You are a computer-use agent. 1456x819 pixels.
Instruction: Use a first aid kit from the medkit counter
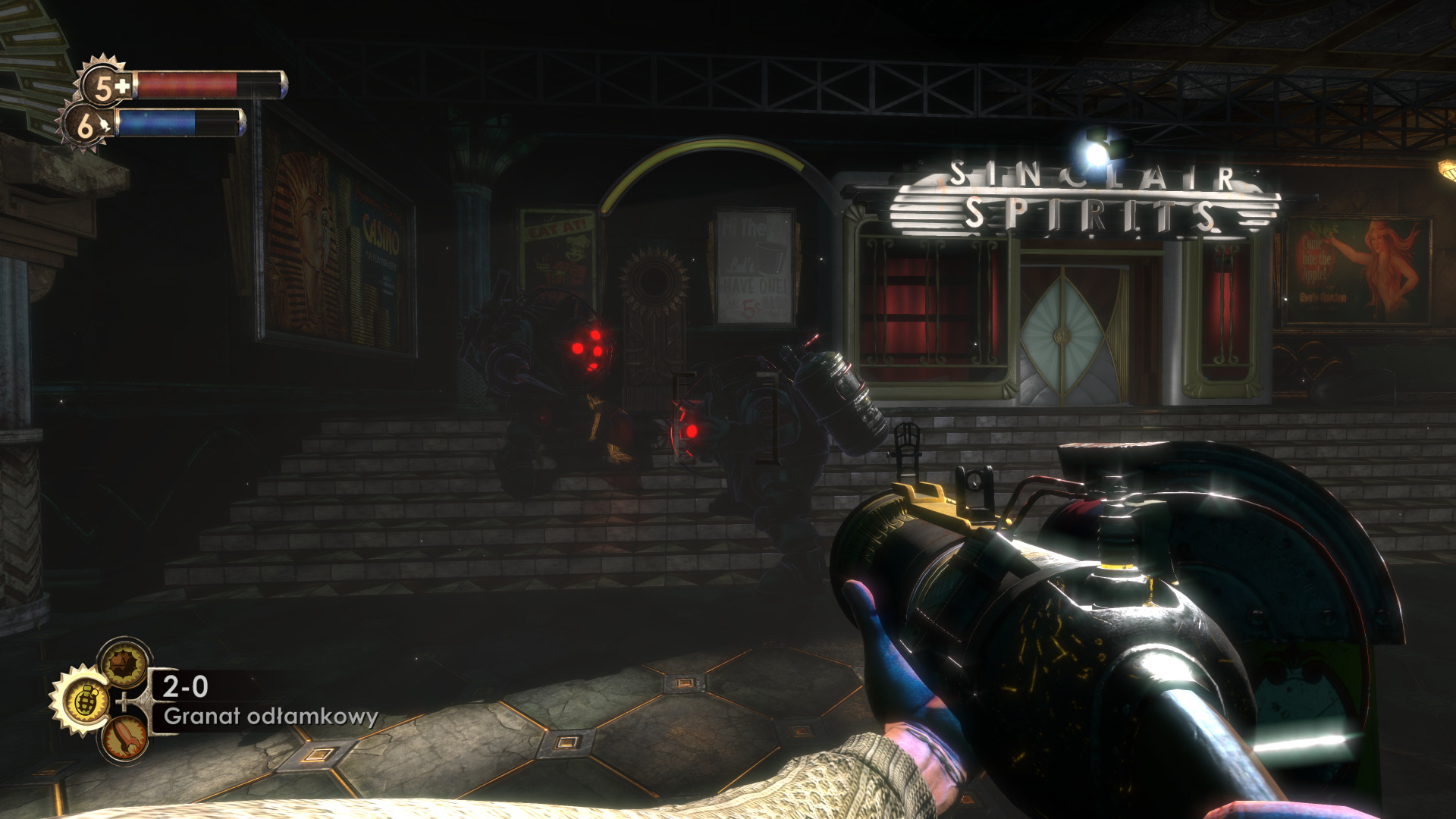[105, 86]
